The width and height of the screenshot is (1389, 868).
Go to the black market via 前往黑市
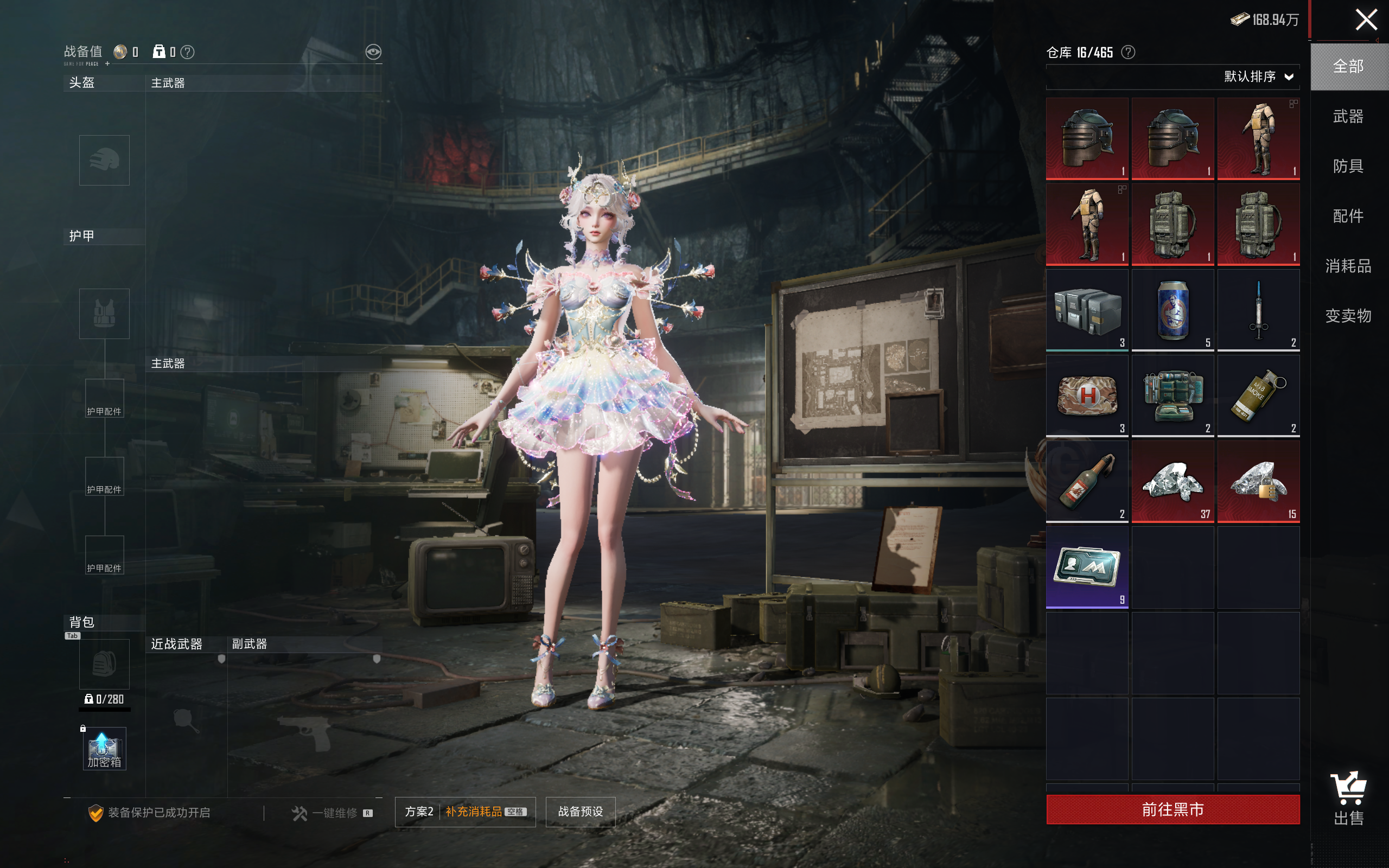point(1172,809)
